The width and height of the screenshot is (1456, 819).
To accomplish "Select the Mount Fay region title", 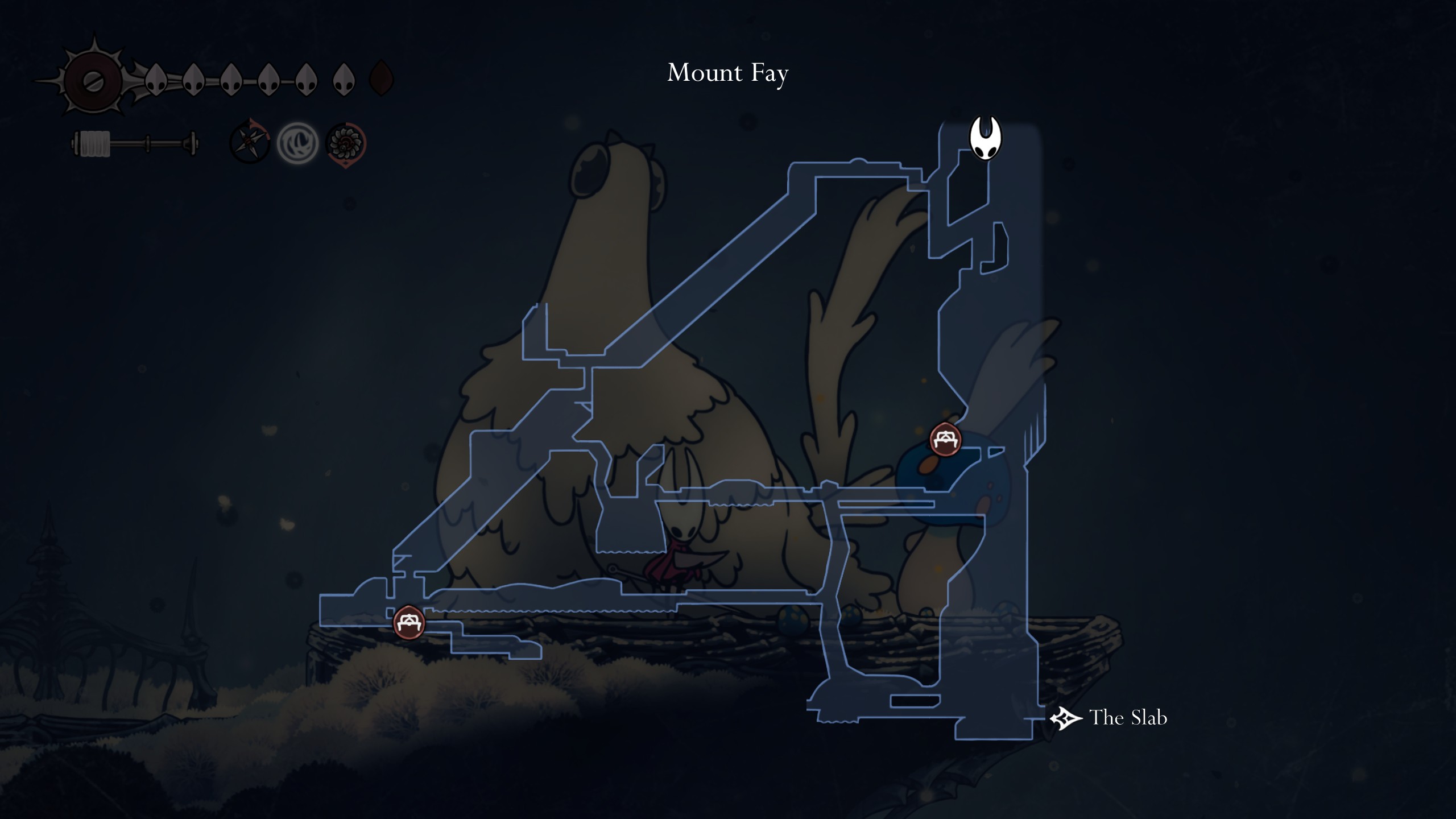I will click(x=729, y=72).
